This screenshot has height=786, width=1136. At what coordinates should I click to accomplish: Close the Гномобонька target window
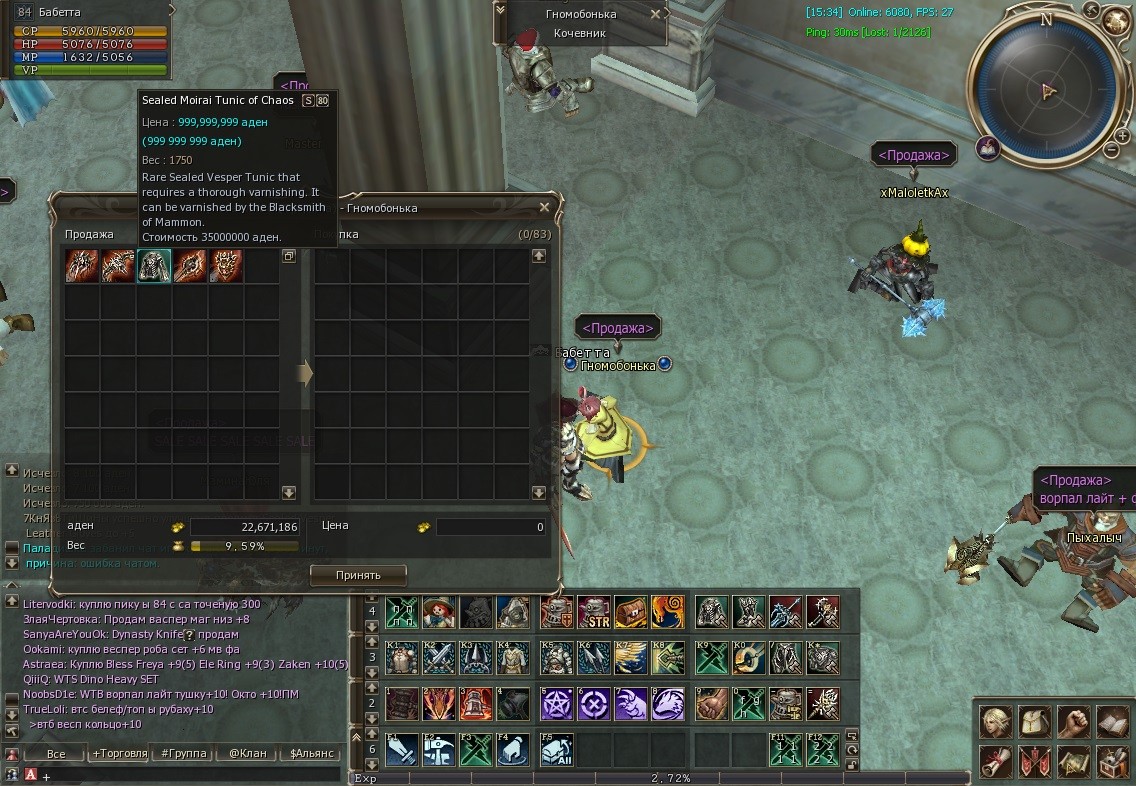[655, 14]
